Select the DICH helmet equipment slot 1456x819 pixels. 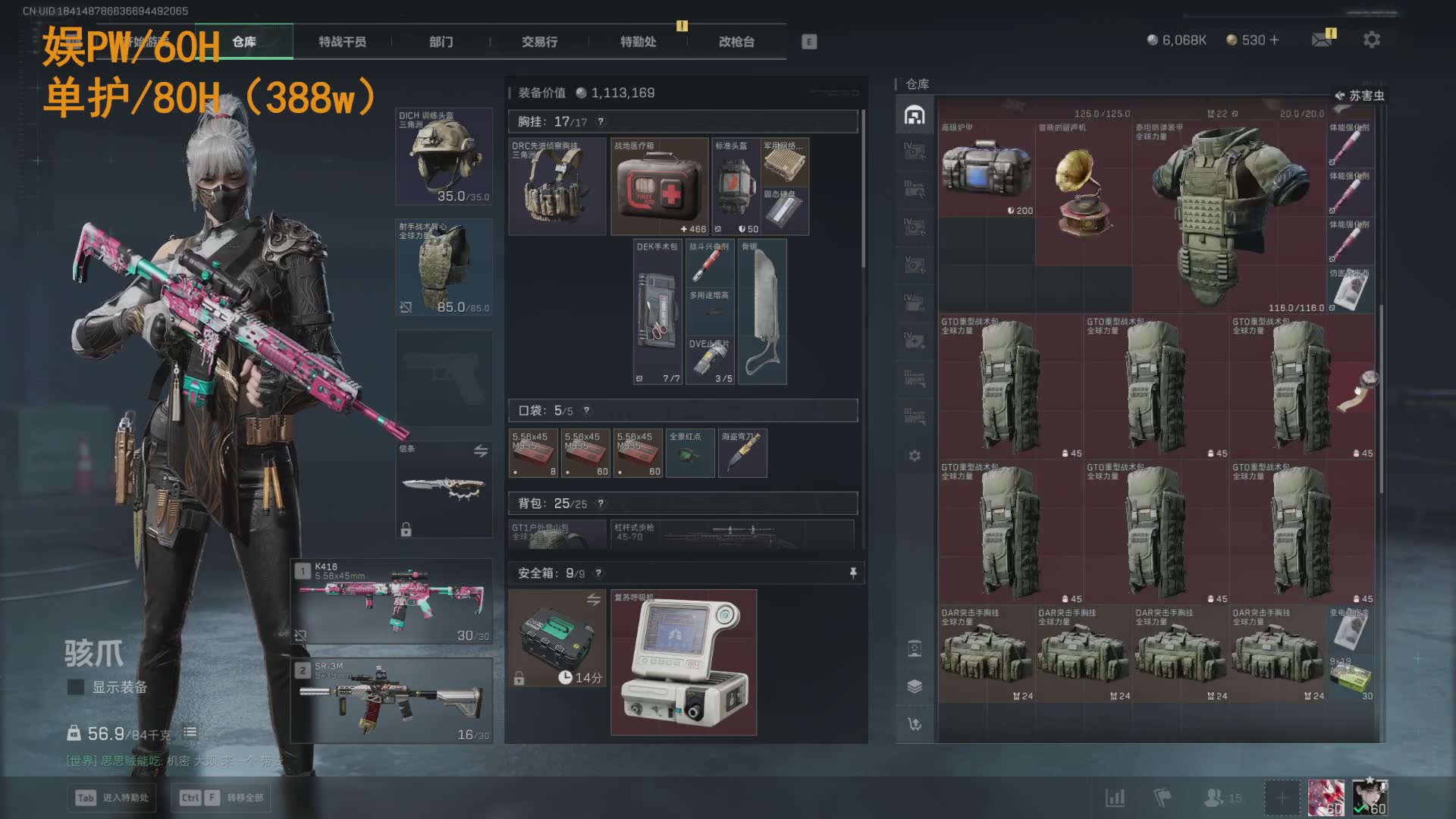tap(444, 157)
